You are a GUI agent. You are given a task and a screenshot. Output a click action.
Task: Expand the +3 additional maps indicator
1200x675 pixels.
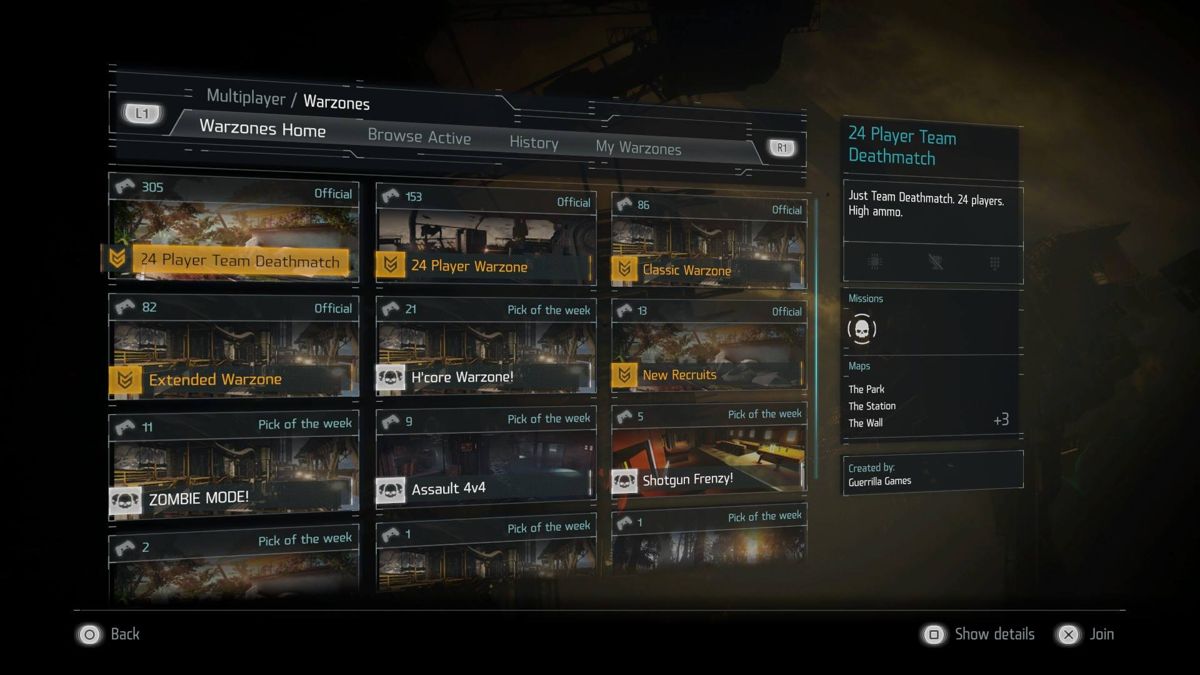click(1000, 420)
